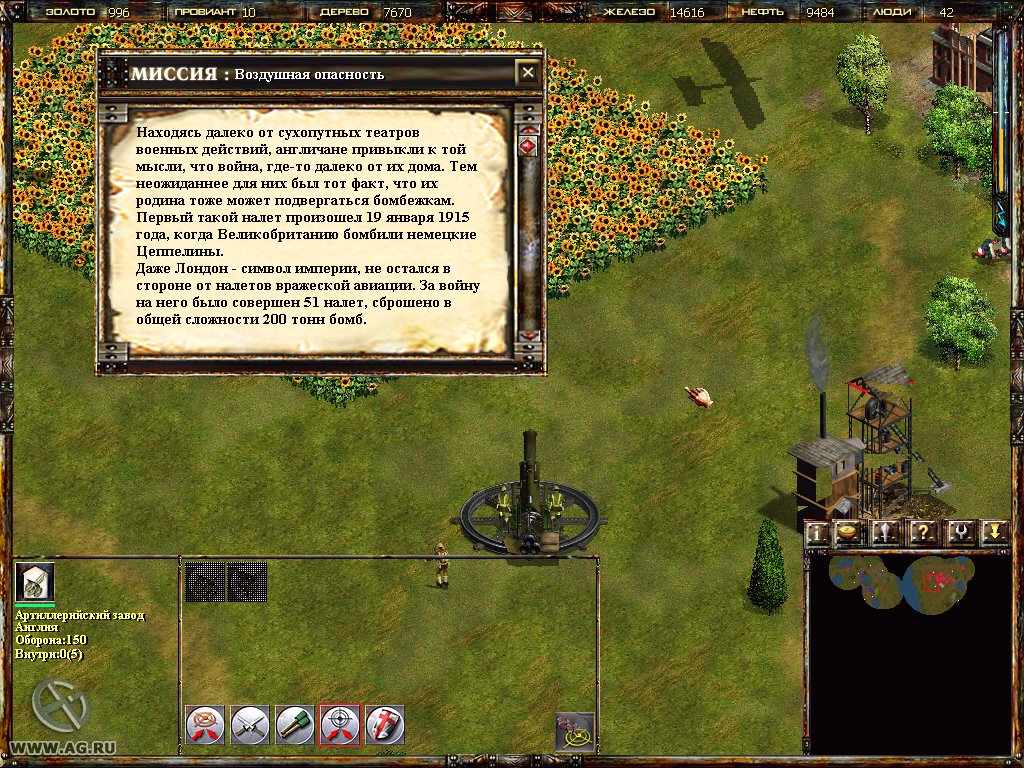
Task: Open help with the question mark button
Action: coord(922,533)
